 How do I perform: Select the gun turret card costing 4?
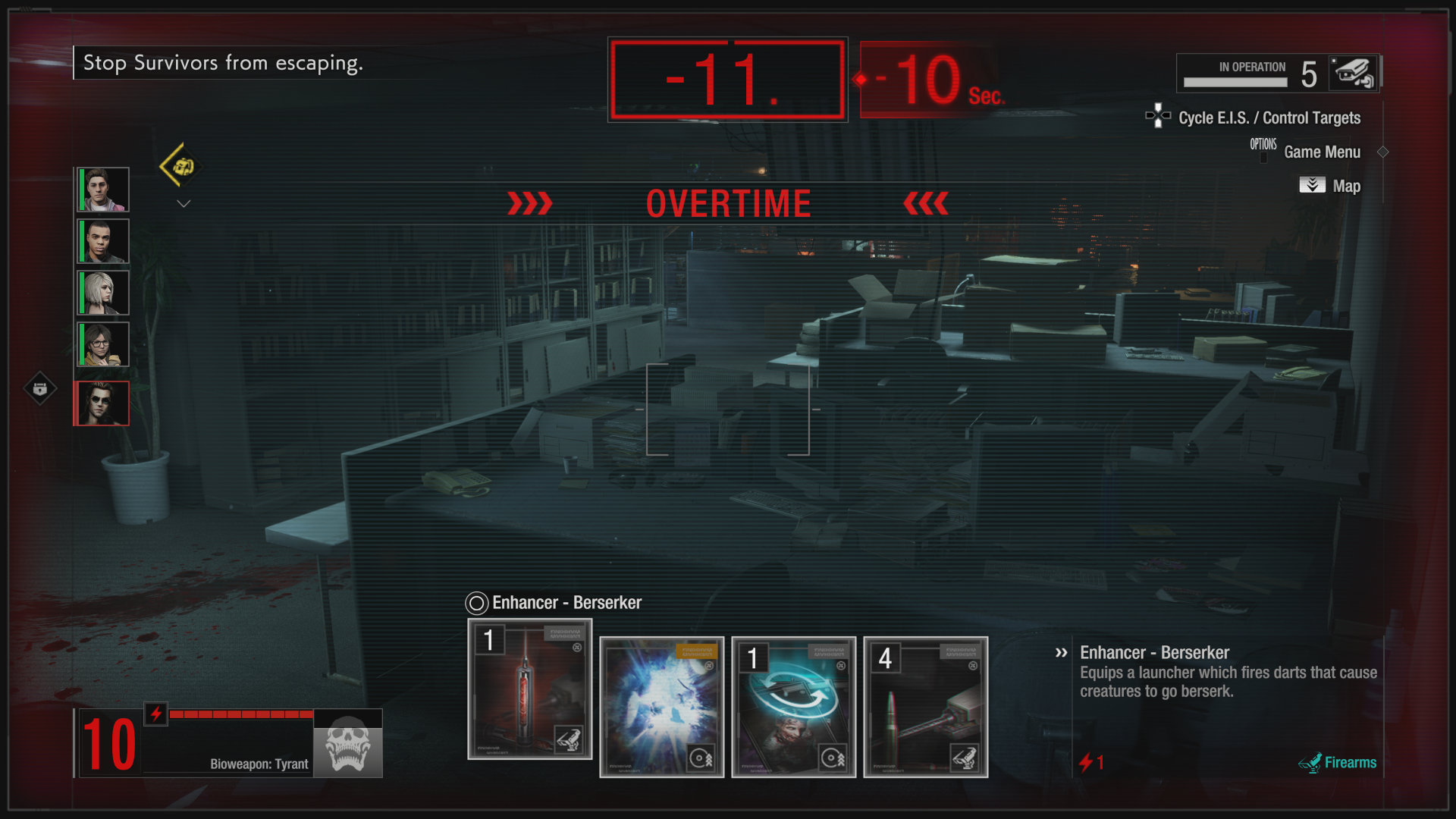tap(925, 707)
